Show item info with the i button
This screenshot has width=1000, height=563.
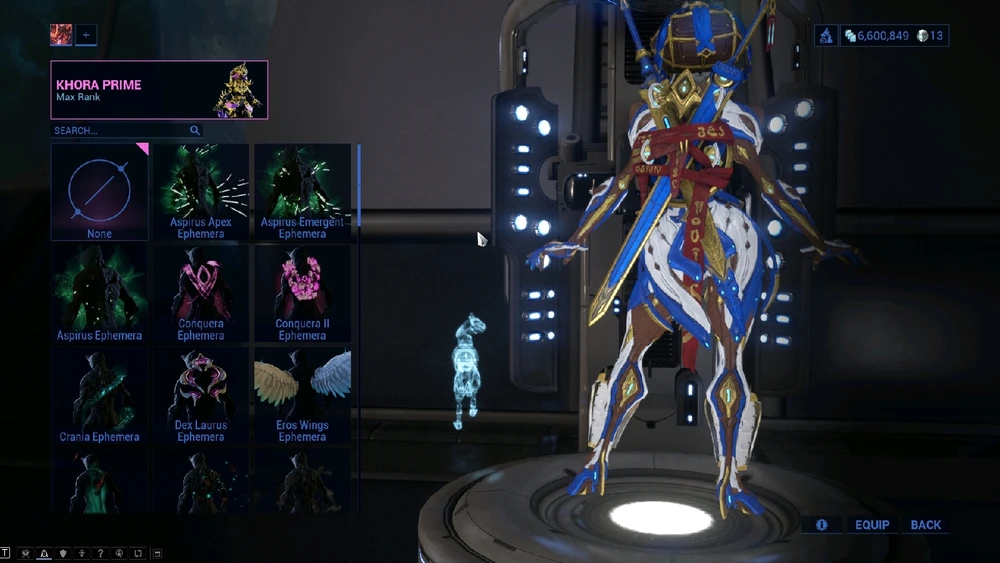pos(822,525)
